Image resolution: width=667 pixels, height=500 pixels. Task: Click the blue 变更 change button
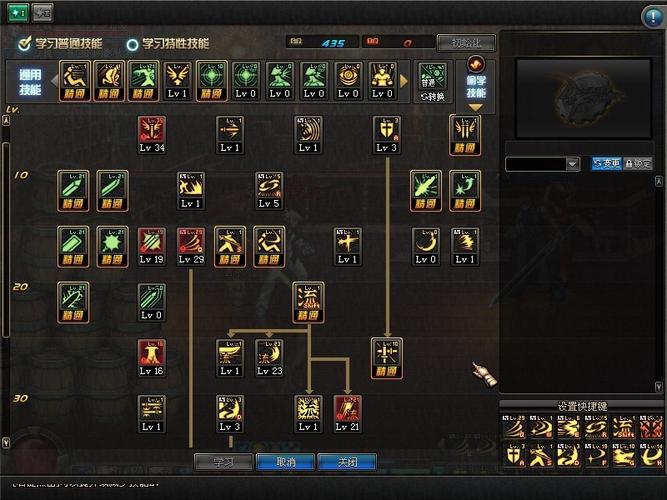coord(606,163)
